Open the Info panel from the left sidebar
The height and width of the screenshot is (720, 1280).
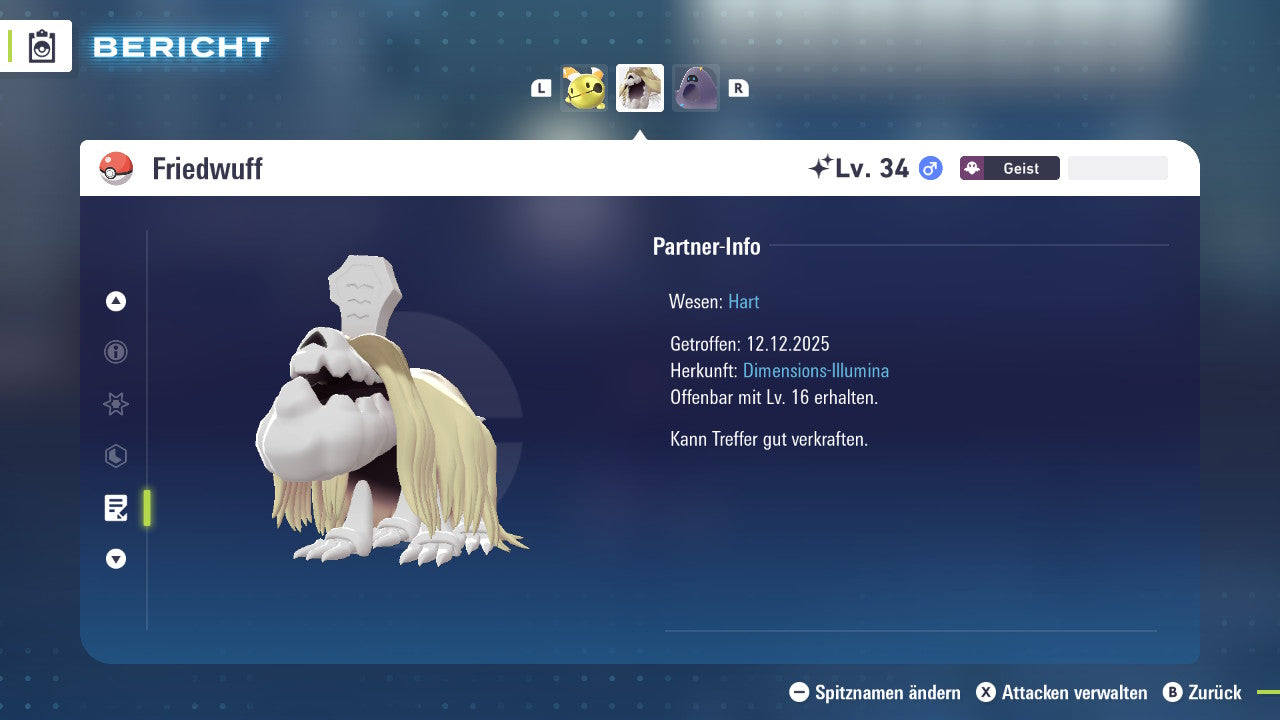coord(115,352)
